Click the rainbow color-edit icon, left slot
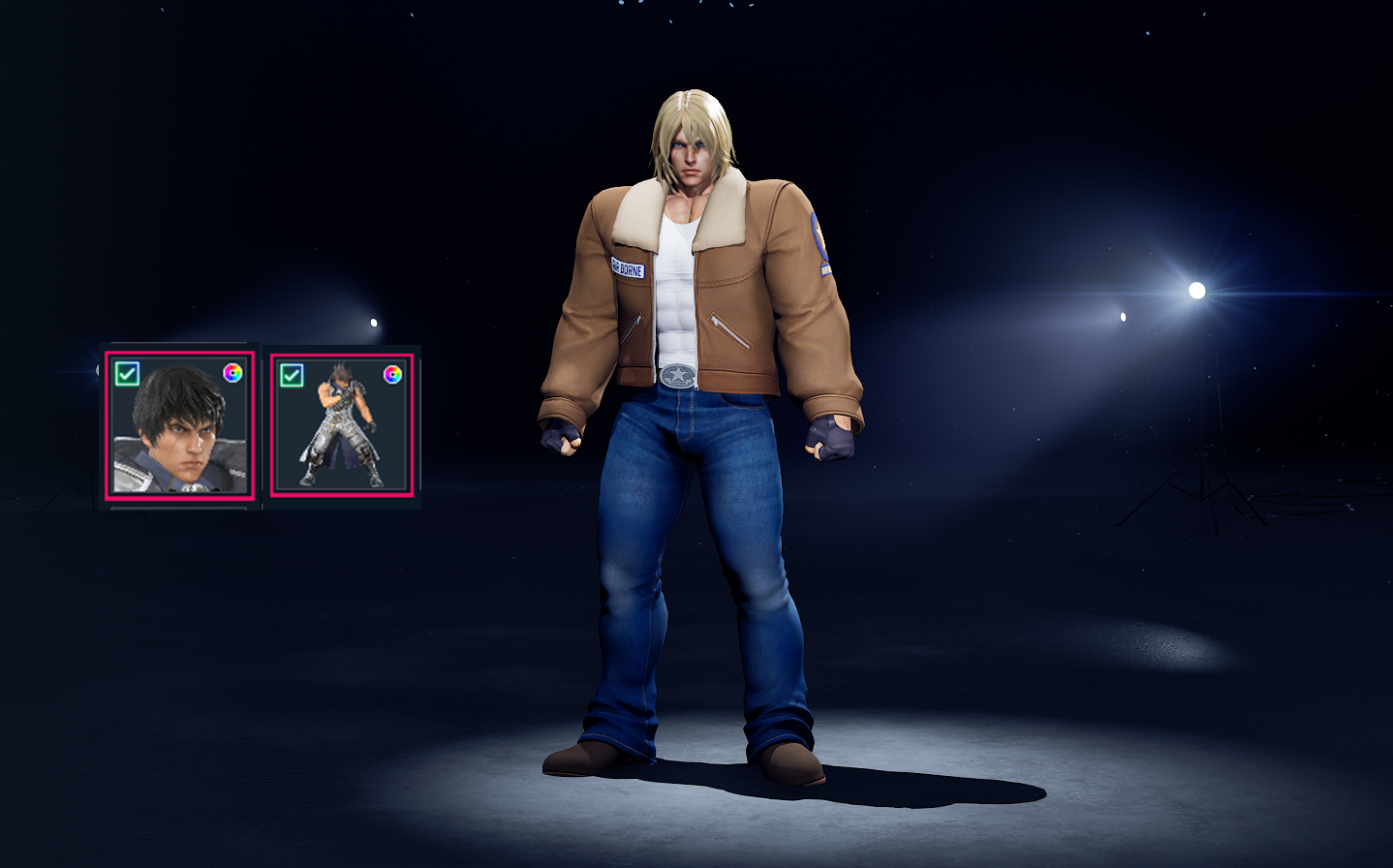The height and width of the screenshot is (868, 1393). 232,372
